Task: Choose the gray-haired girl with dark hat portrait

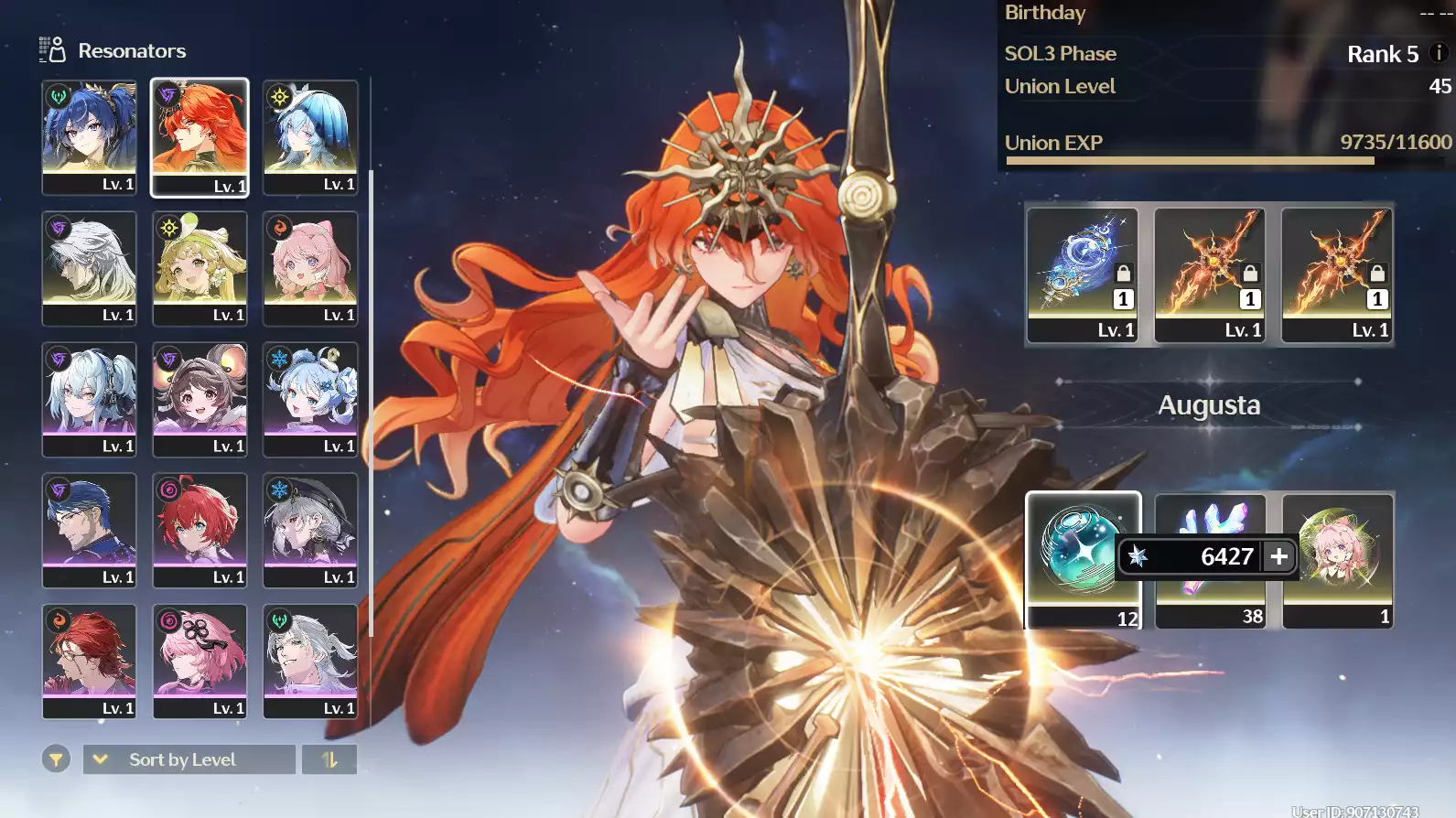Action: click(x=310, y=530)
